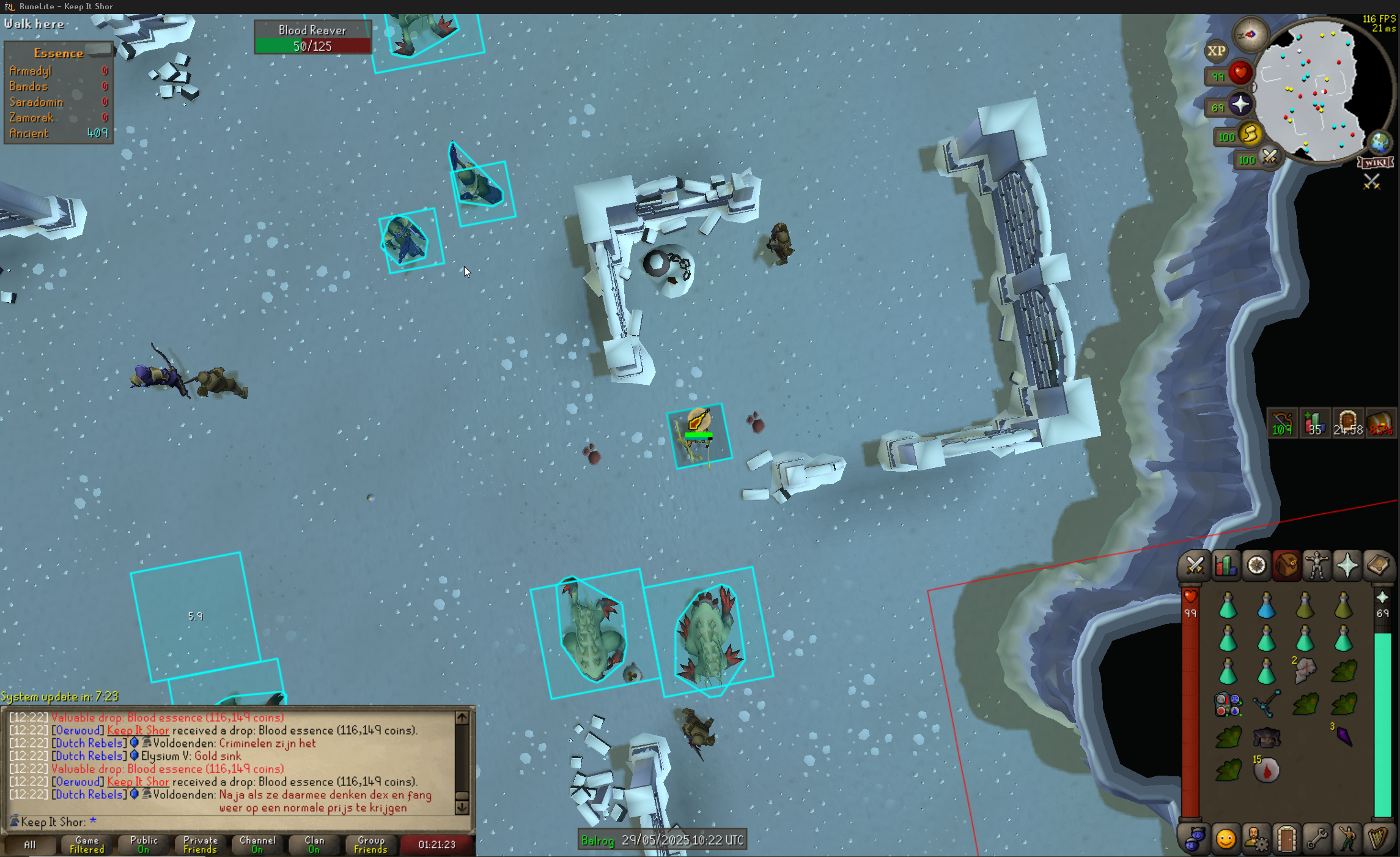The height and width of the screenshot is (857, 1400).
Task: Use the special attack orb
Action: coord(1269,158)
